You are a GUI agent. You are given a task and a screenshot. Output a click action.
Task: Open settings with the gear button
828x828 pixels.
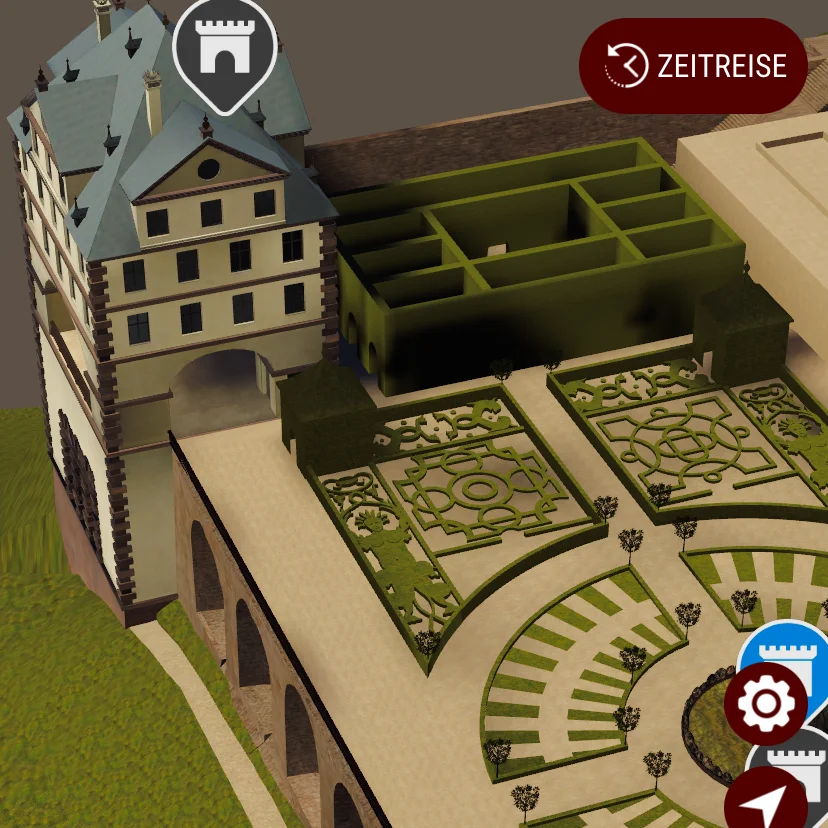click(x=766, y=703)
